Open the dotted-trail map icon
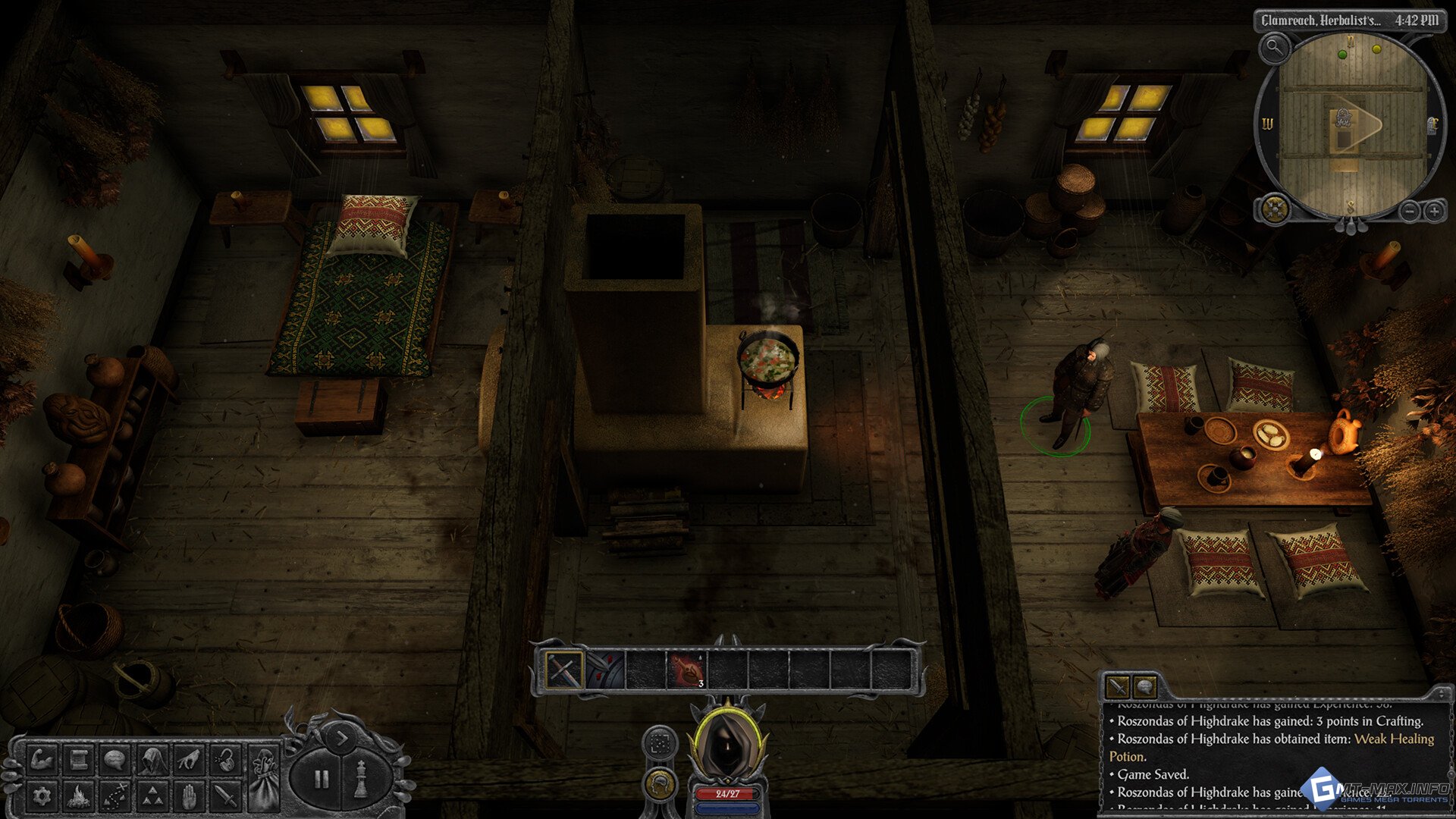1456x819 pixels. 115,796
